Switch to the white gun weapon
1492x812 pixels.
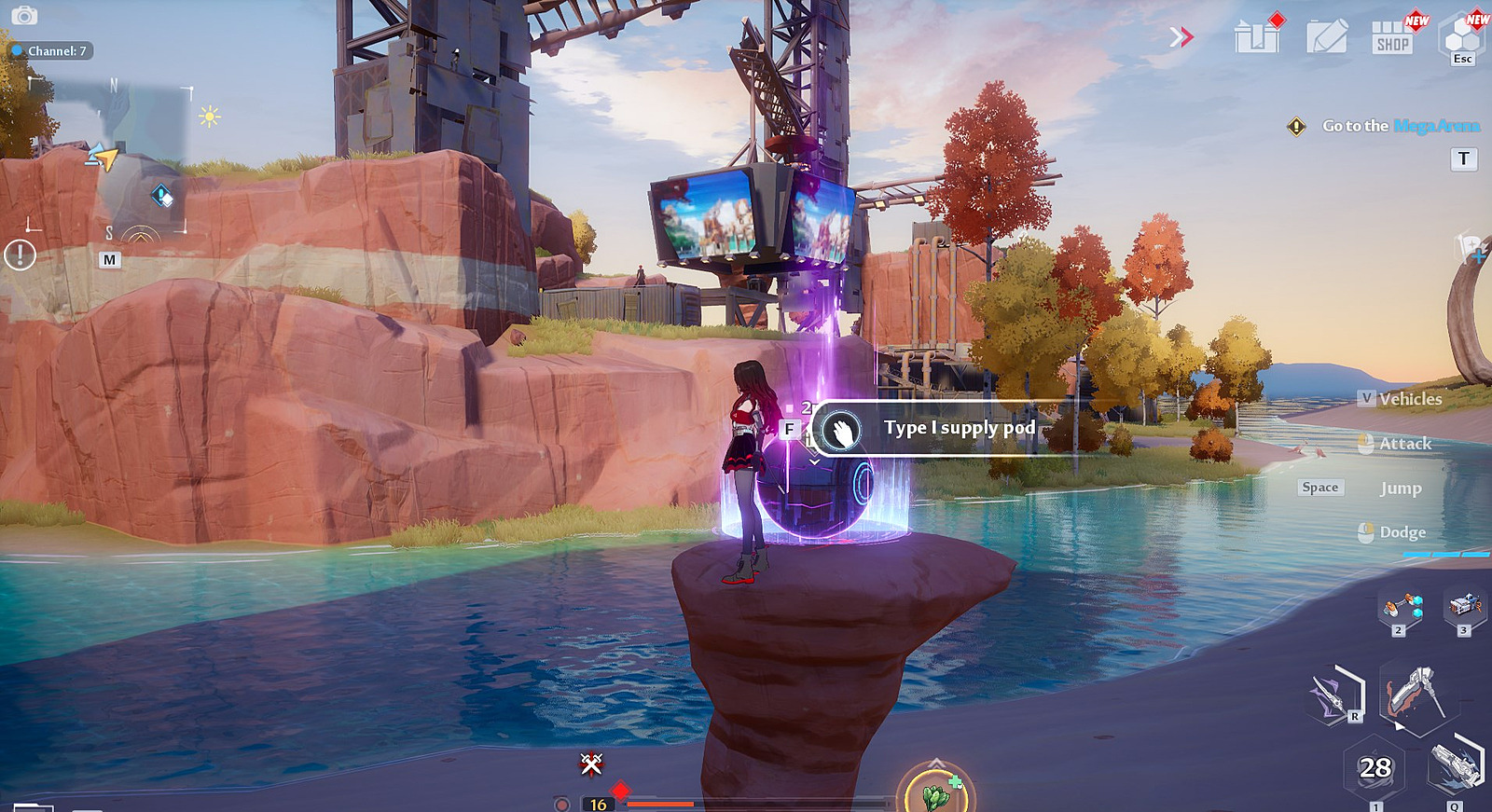click(x=1455, y=767)
